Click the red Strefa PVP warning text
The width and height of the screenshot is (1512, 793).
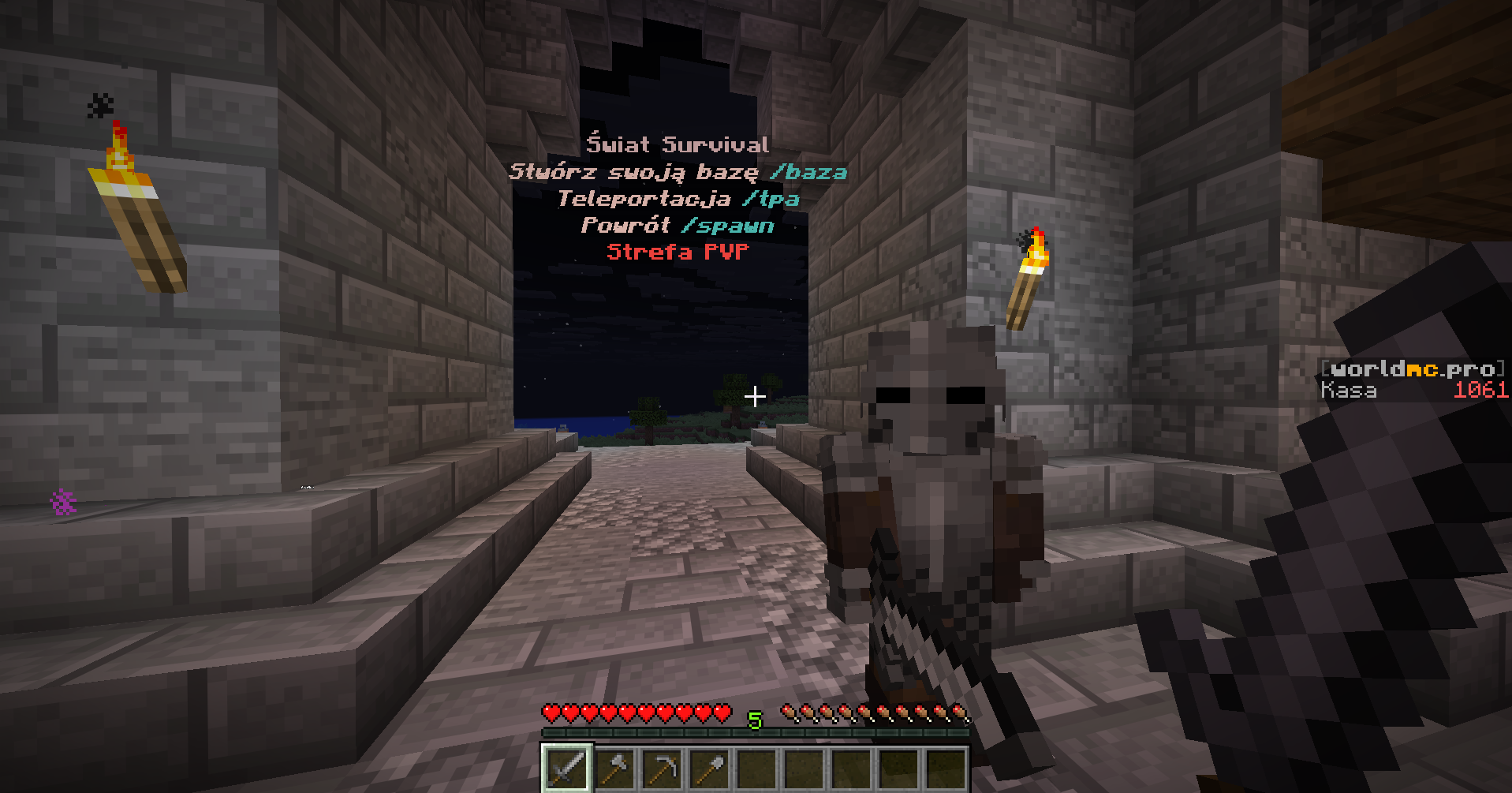pyautogui.click(x=677, y=252)
